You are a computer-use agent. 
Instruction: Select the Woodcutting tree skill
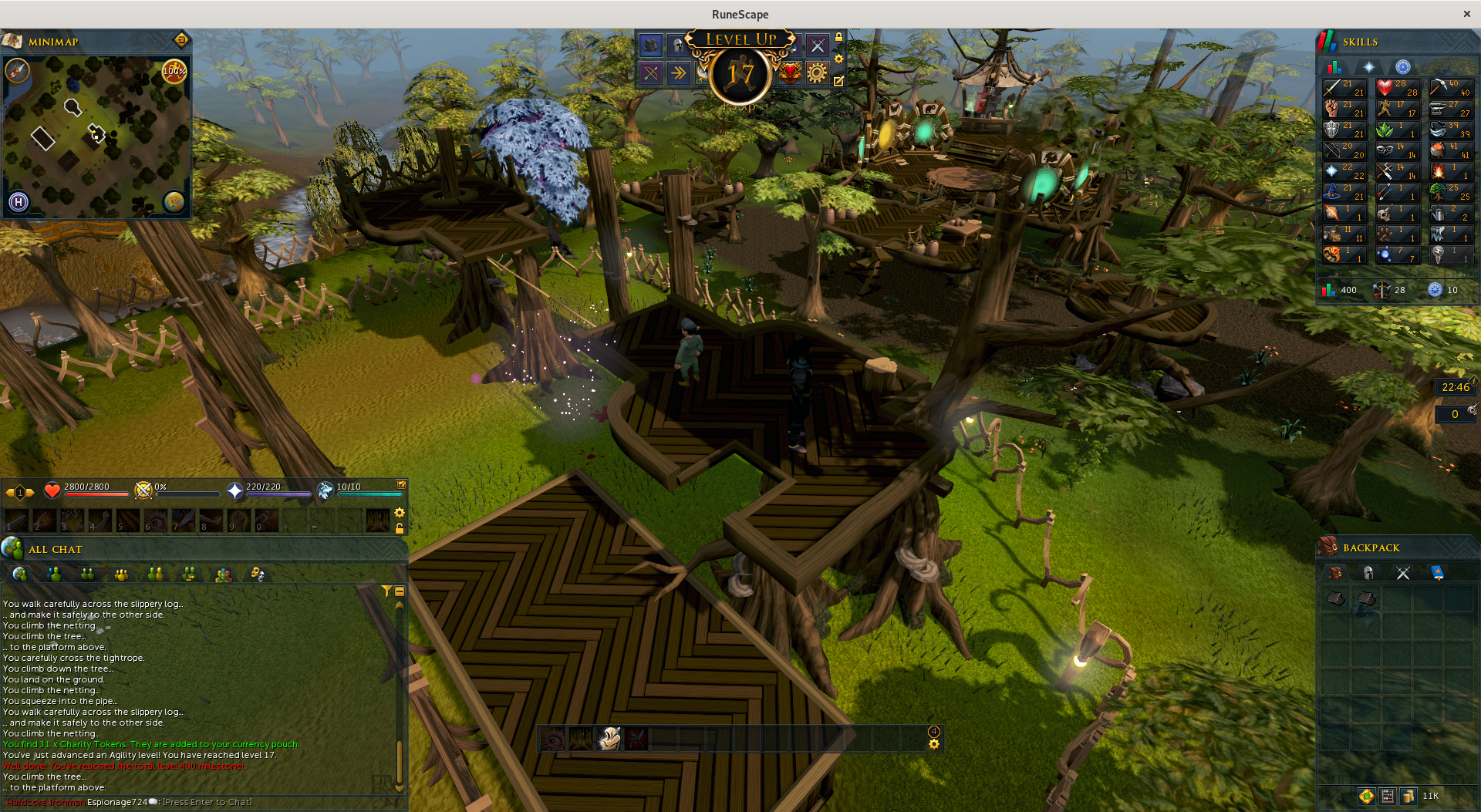[x=1450, y=192]
